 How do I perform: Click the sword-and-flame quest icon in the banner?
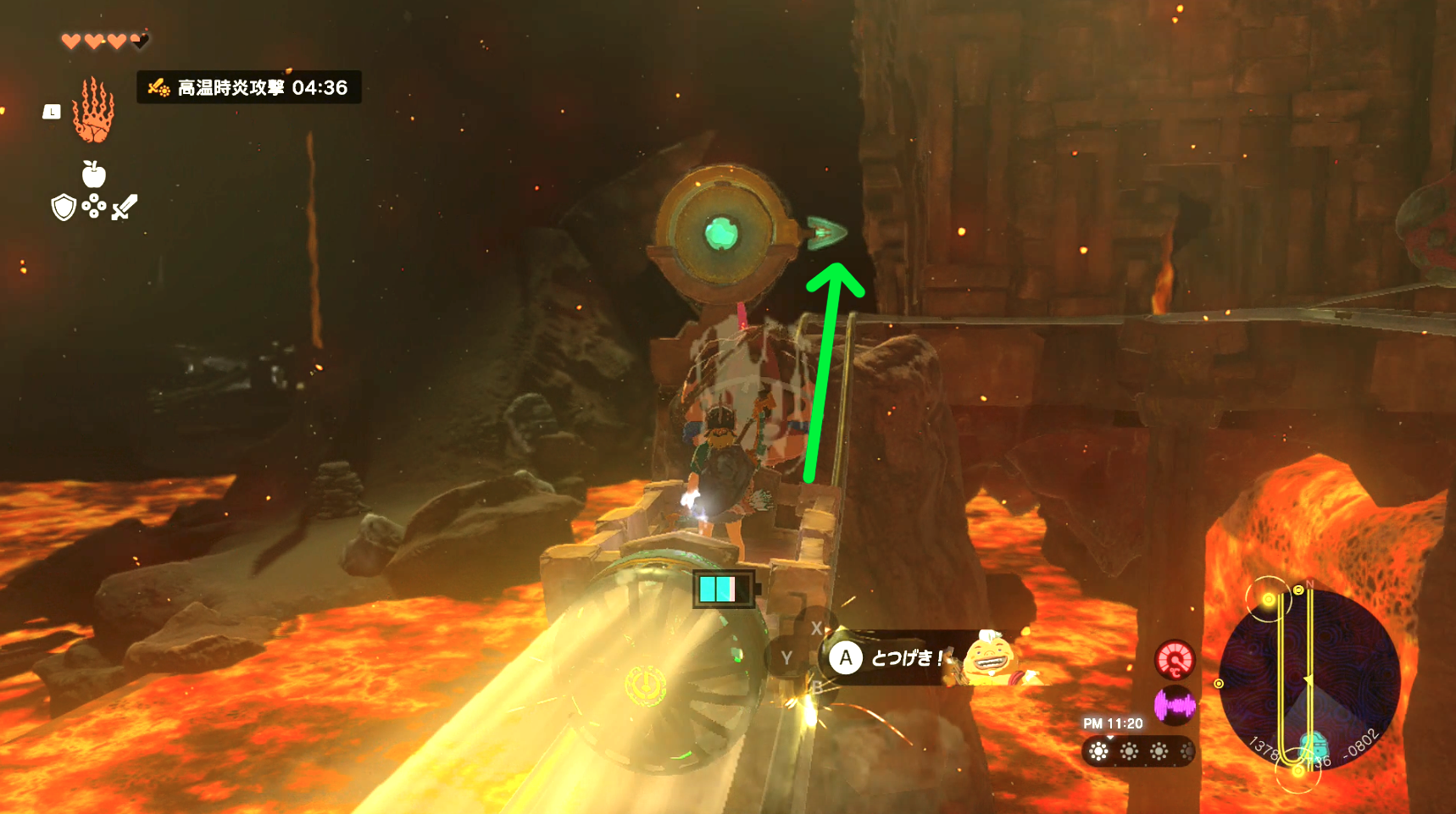pyautogui.click(x=158, y=87)
